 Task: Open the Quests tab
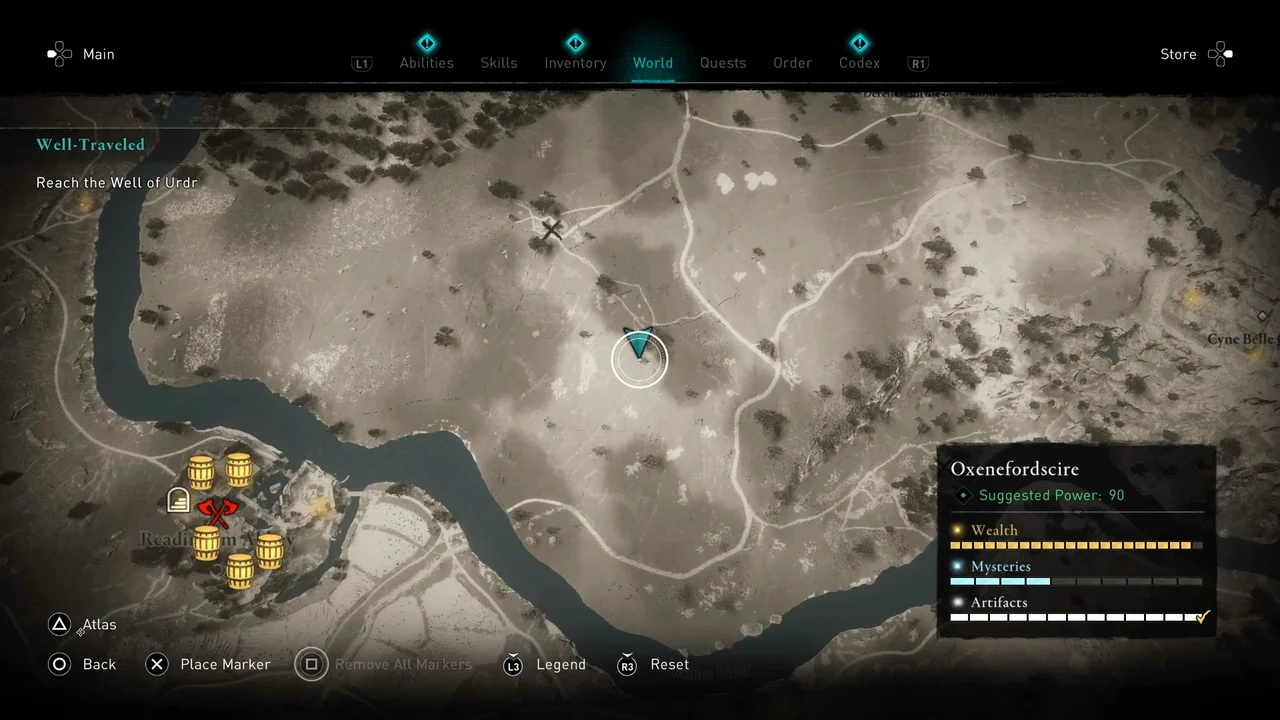tap(723, 62)
